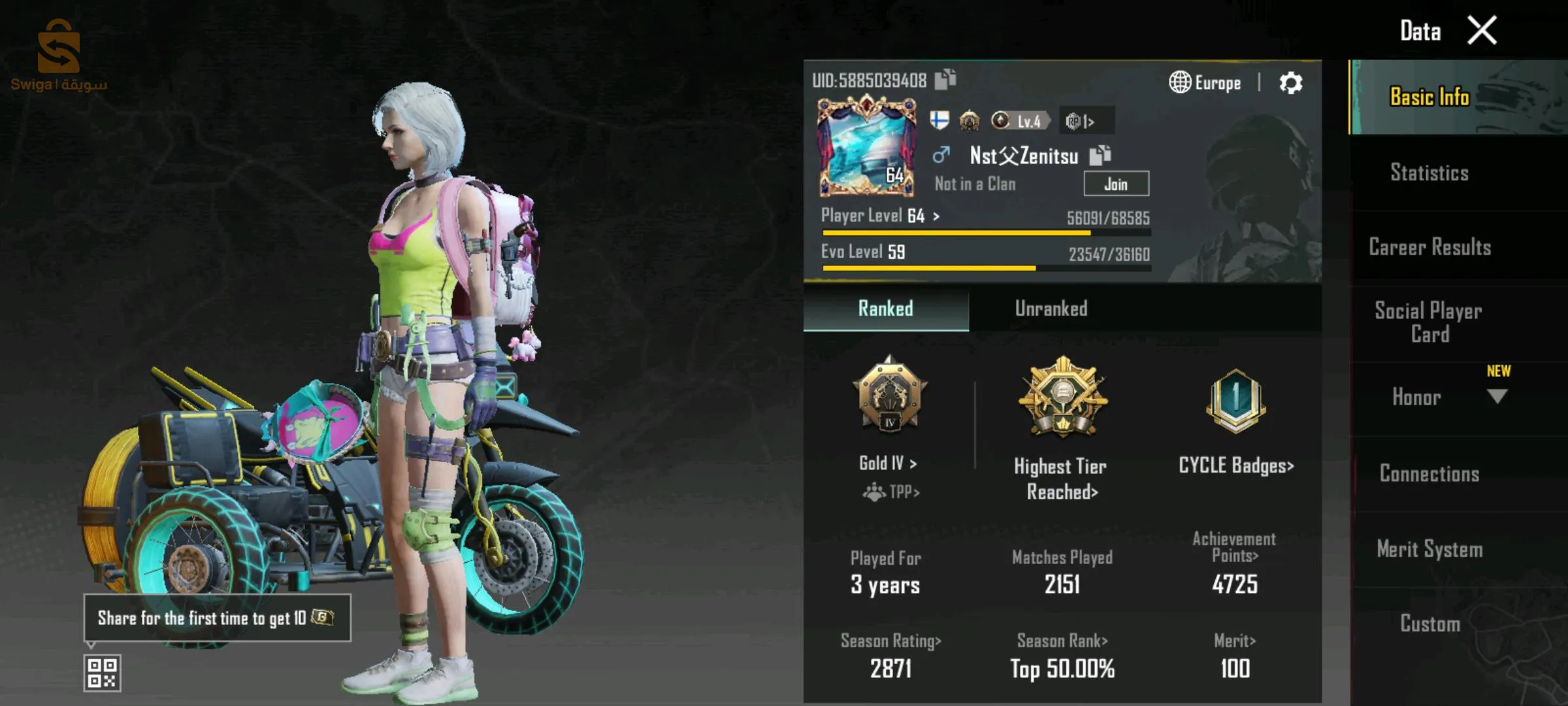Screen dimensions: 1568x706
Task: Go to Career Results
Action: tap(1429, 247)
